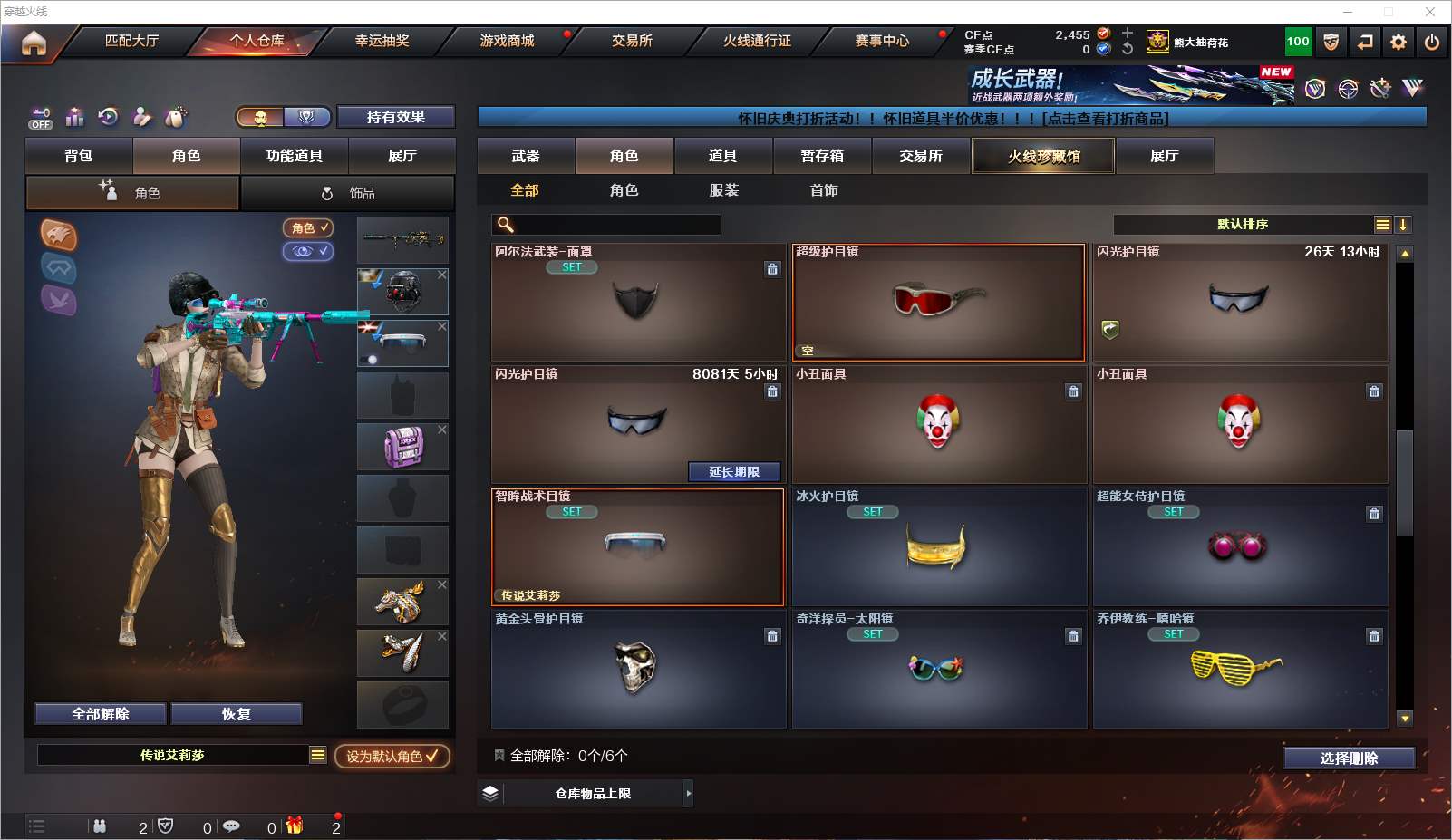Switch to the 武器 weapons tab
This screenshot has width=1452, height=840.
tap(526, 156)
